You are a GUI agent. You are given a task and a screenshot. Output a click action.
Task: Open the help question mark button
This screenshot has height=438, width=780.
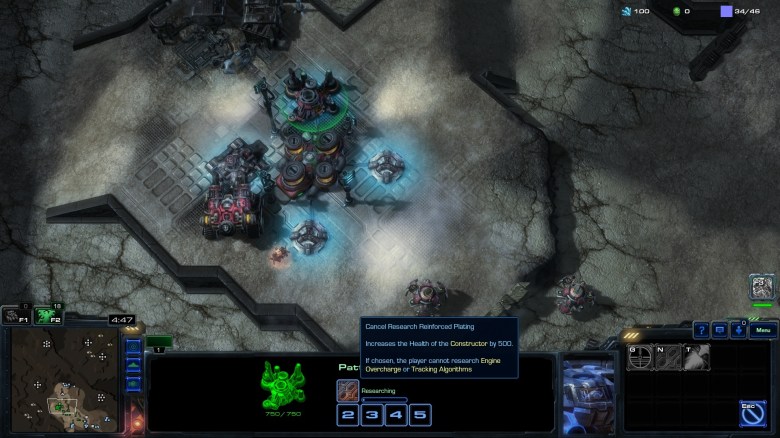click(x=701, y=330)
